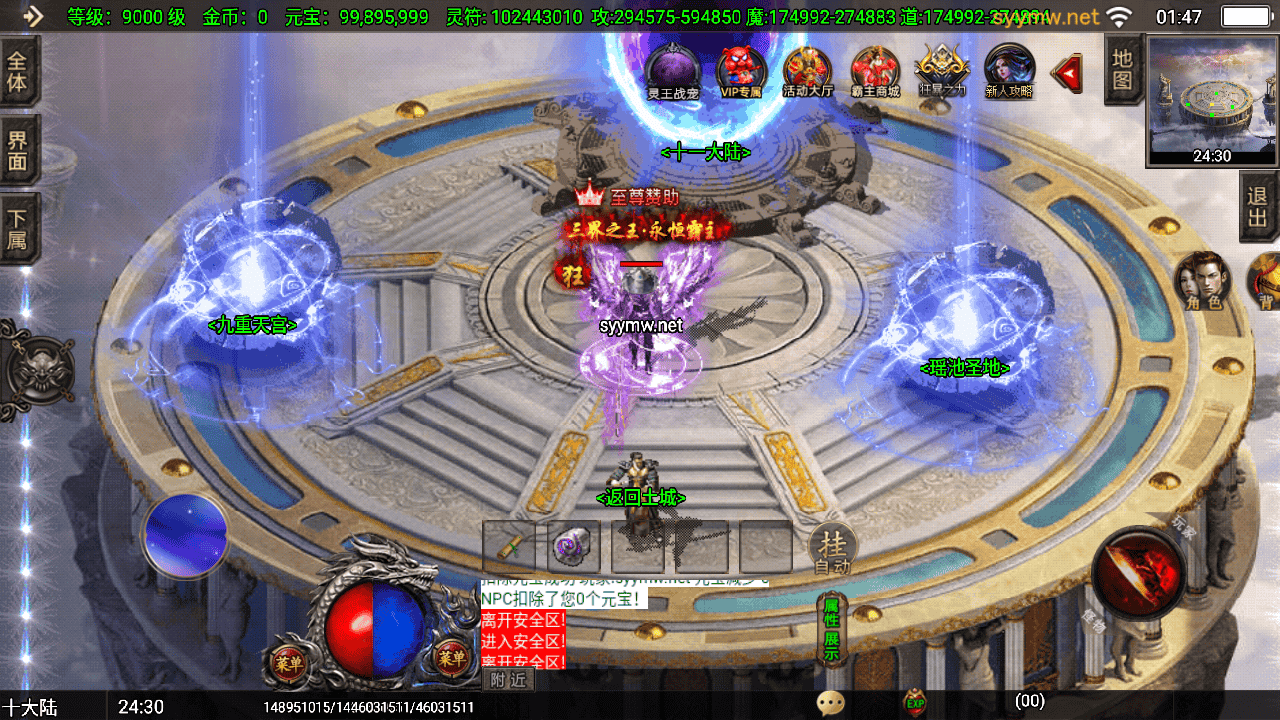
Task: Select the 狂暴之力 icon
Action: point(942,70)
